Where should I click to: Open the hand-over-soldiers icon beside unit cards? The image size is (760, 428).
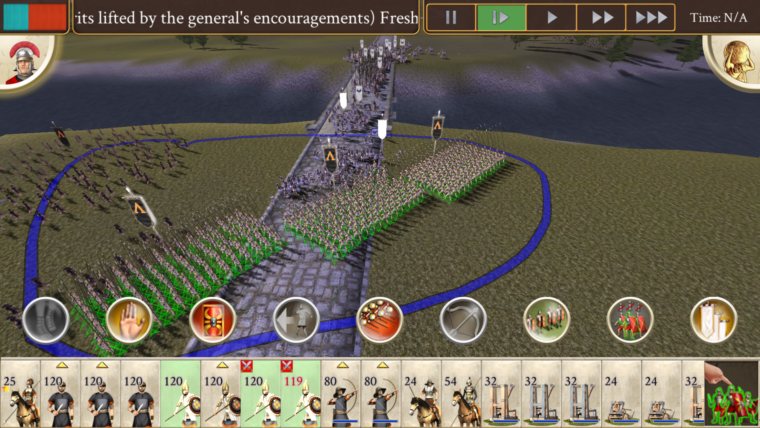pyautogui.click(x=732, y=394)
